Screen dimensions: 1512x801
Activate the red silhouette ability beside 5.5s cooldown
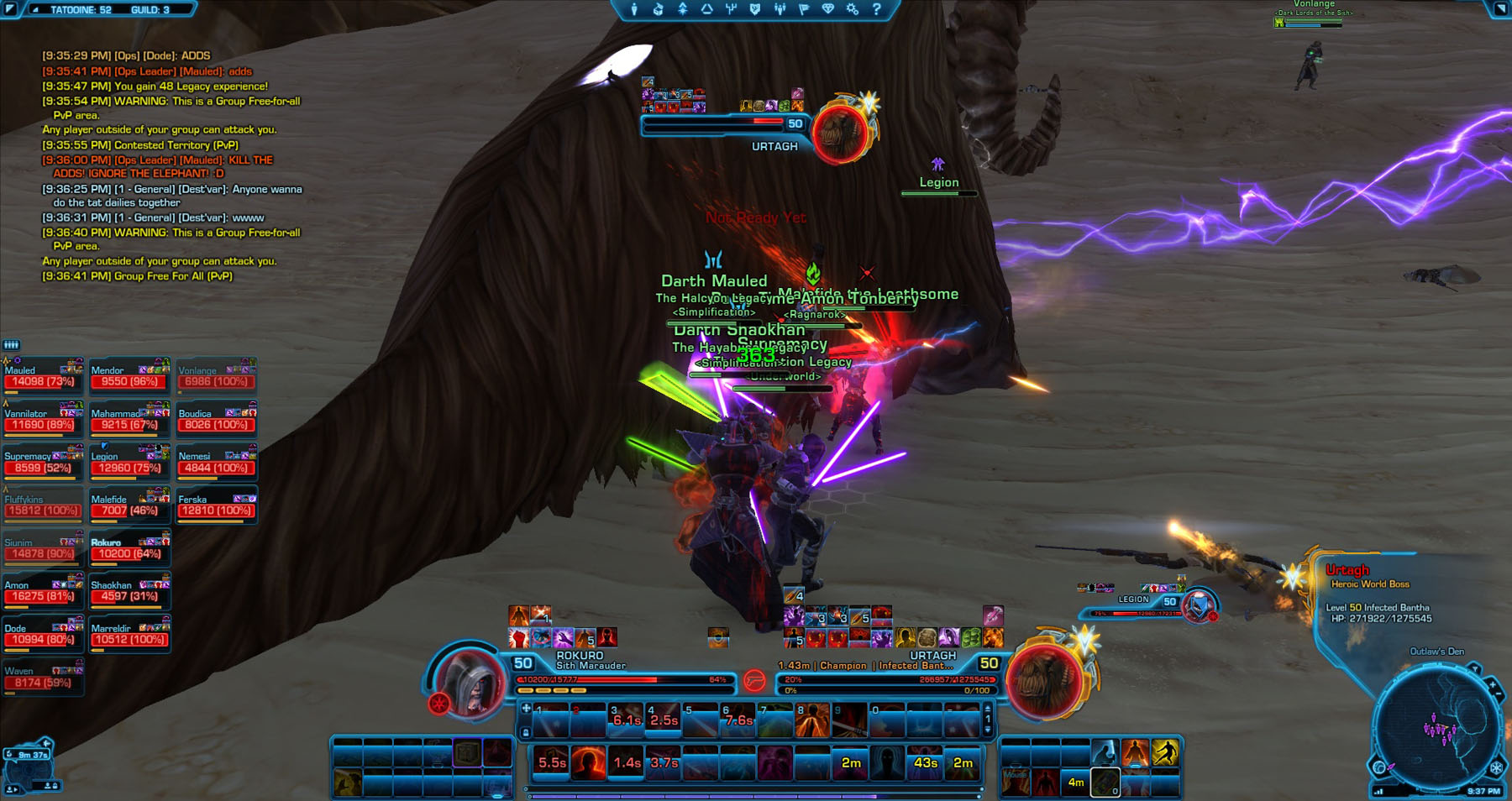point(588,763)
